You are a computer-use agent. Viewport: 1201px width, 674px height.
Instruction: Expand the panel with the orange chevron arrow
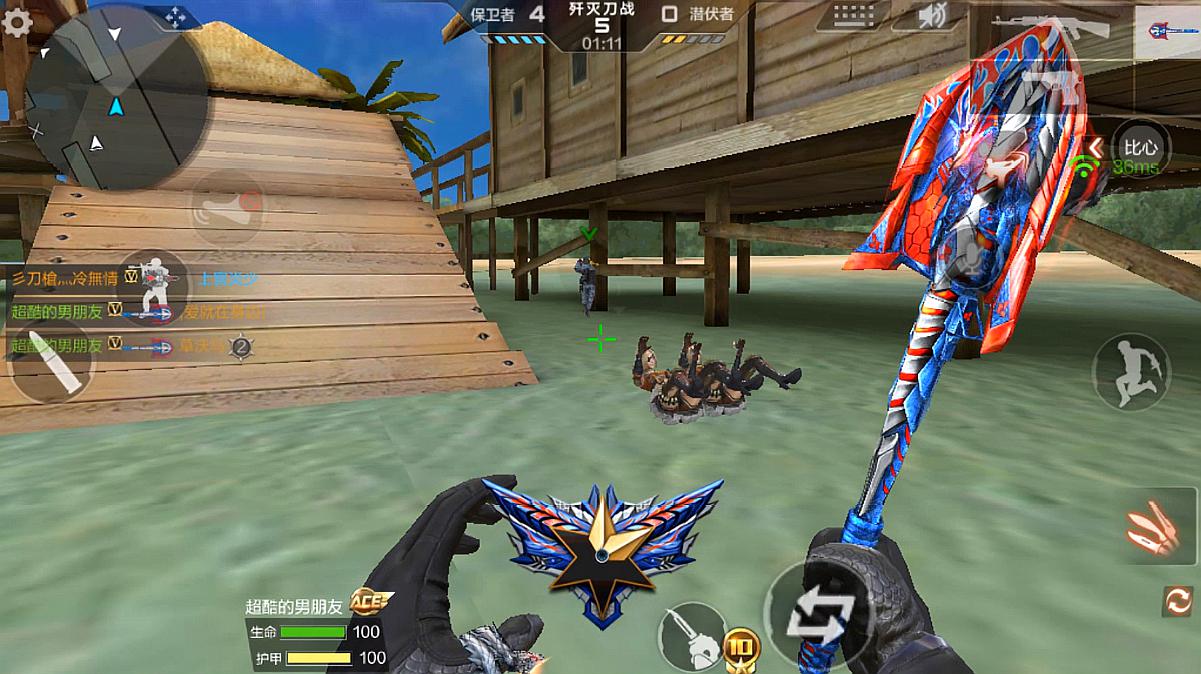point(1095,149)
